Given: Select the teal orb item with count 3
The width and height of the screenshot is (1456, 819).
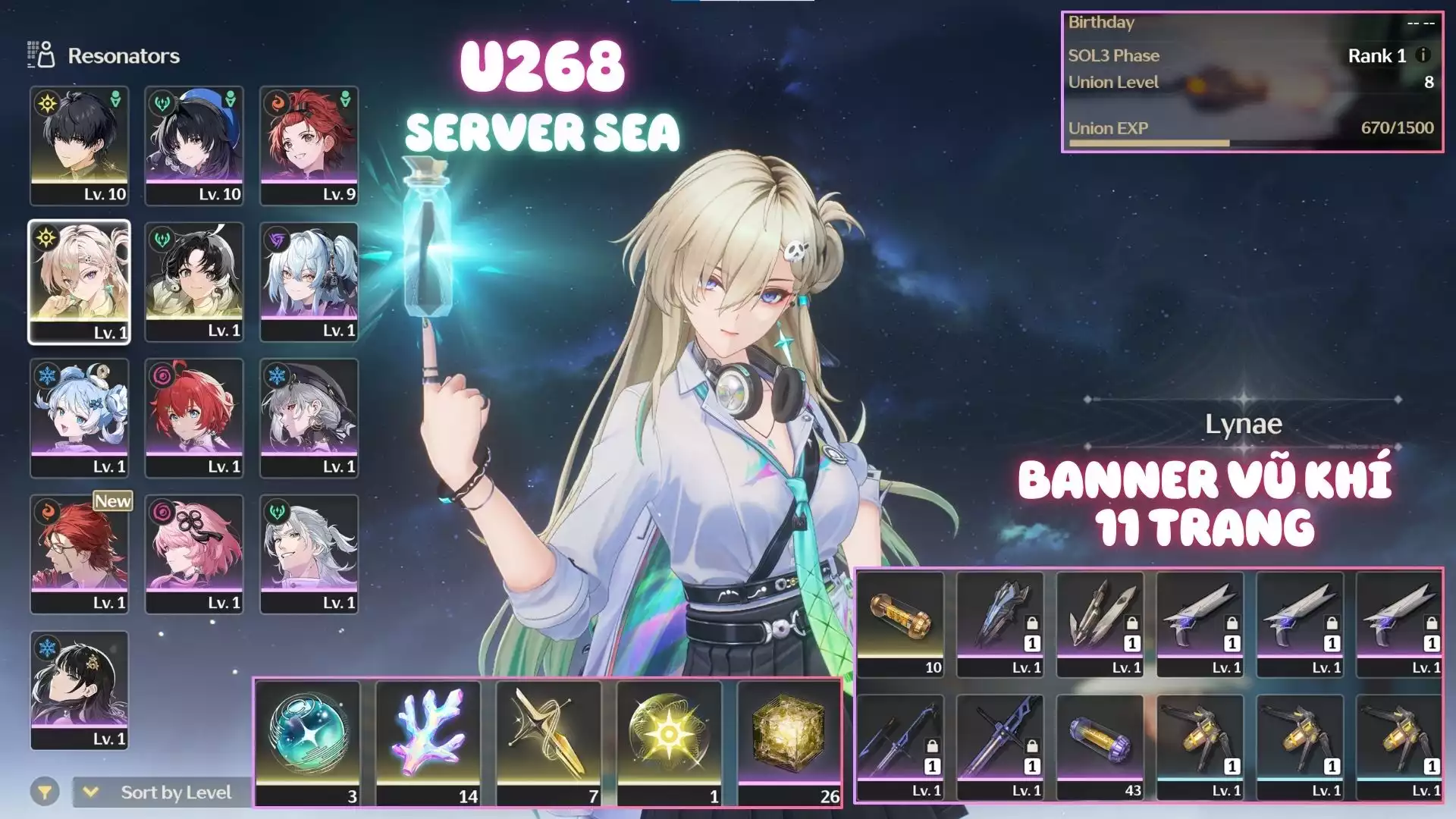Looking at the screenshot, I should 308,743.
